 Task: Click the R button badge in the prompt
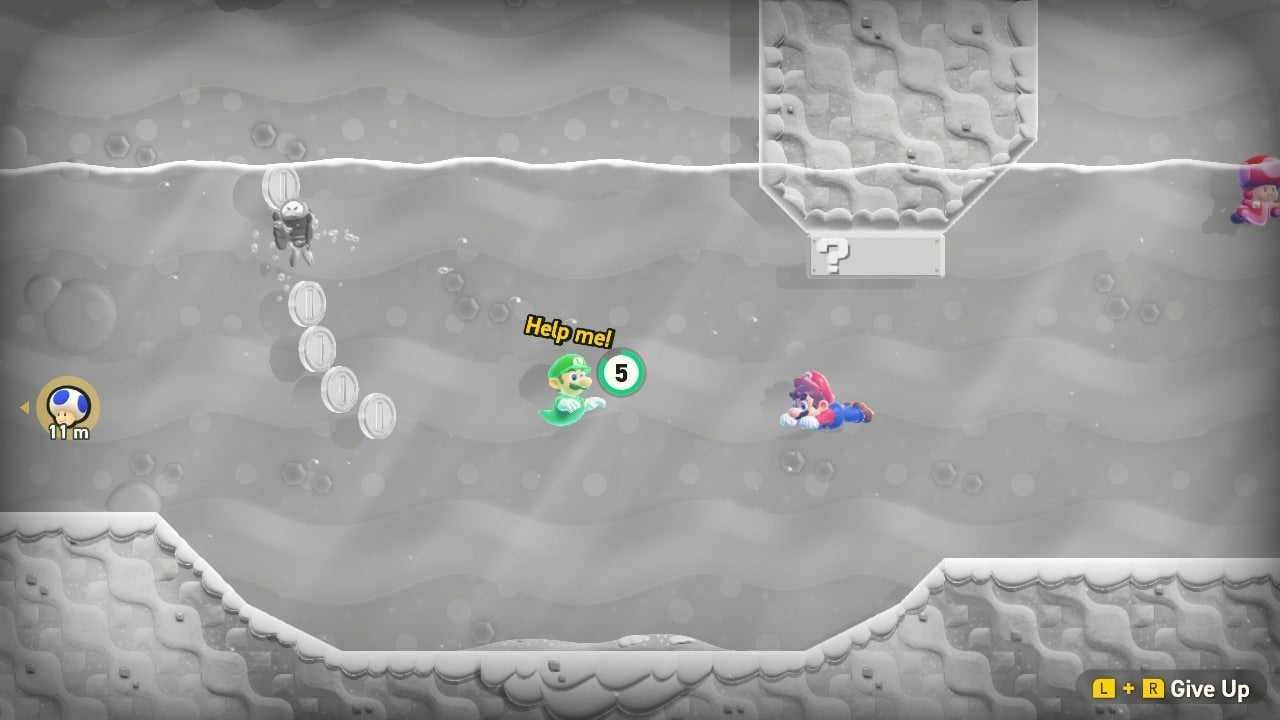pyautogui.click(x=1153, y=689)
